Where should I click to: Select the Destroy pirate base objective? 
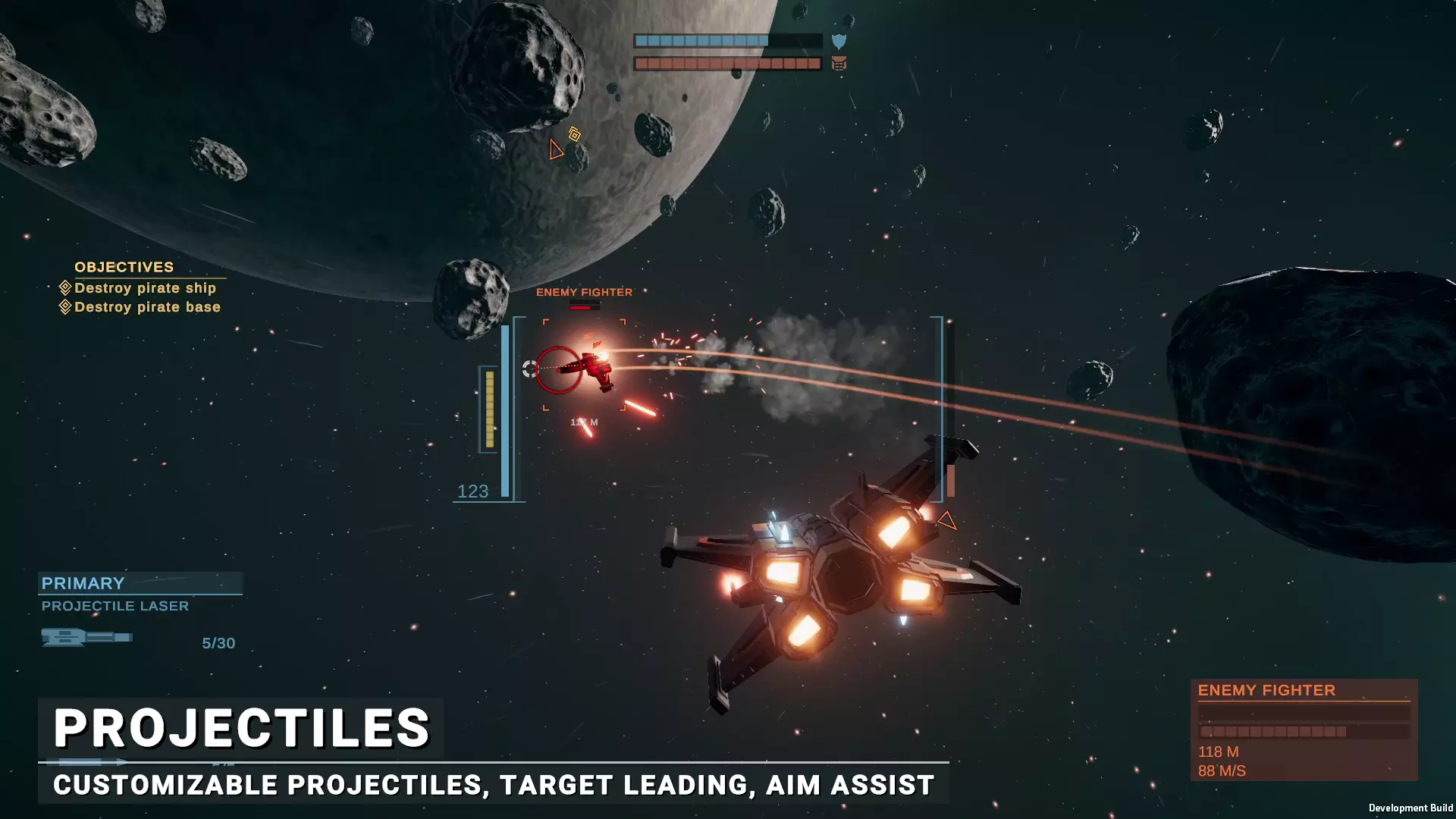tap(147, 307)
